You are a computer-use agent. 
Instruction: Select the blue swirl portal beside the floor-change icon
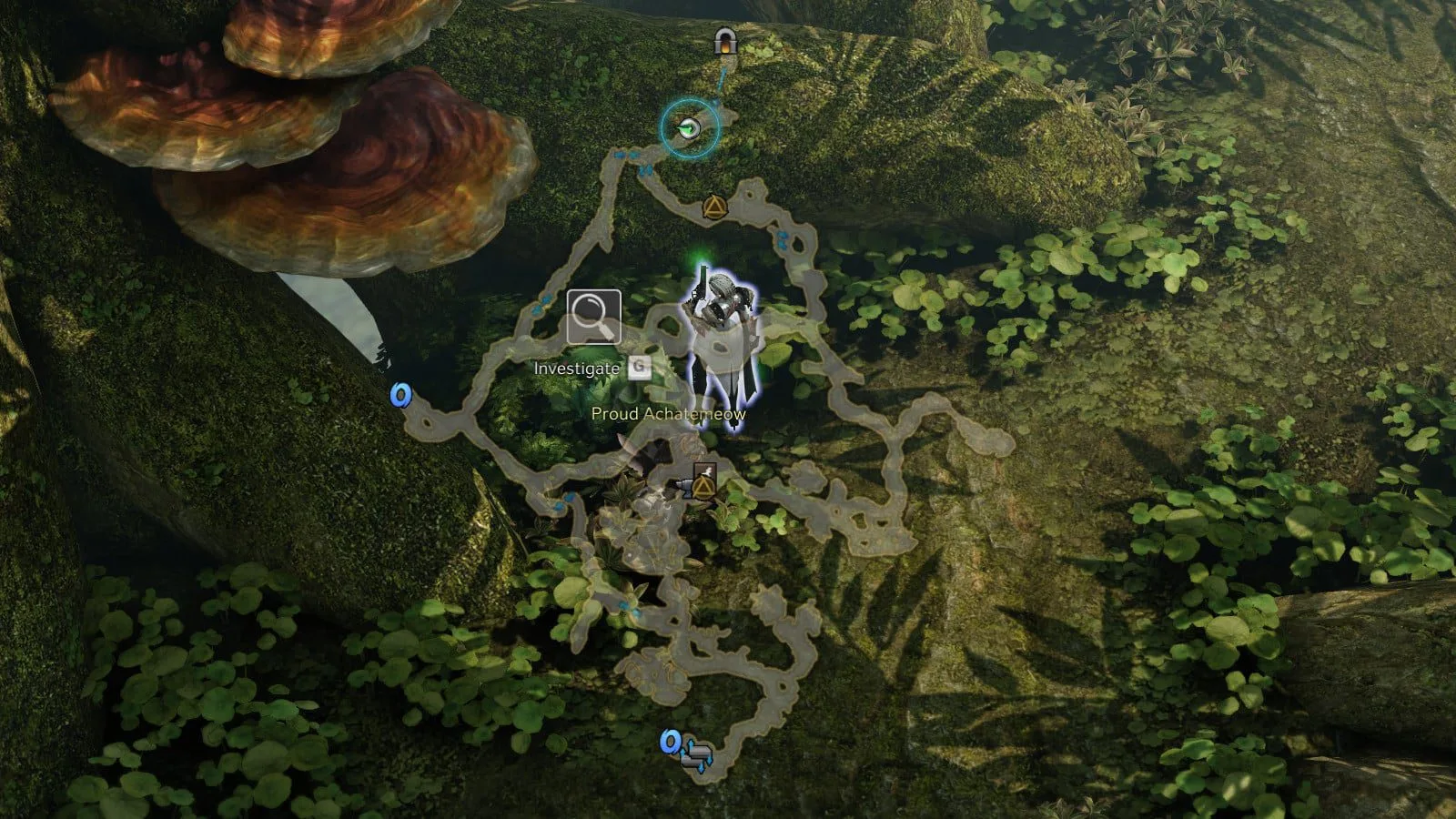coord(671,743)
